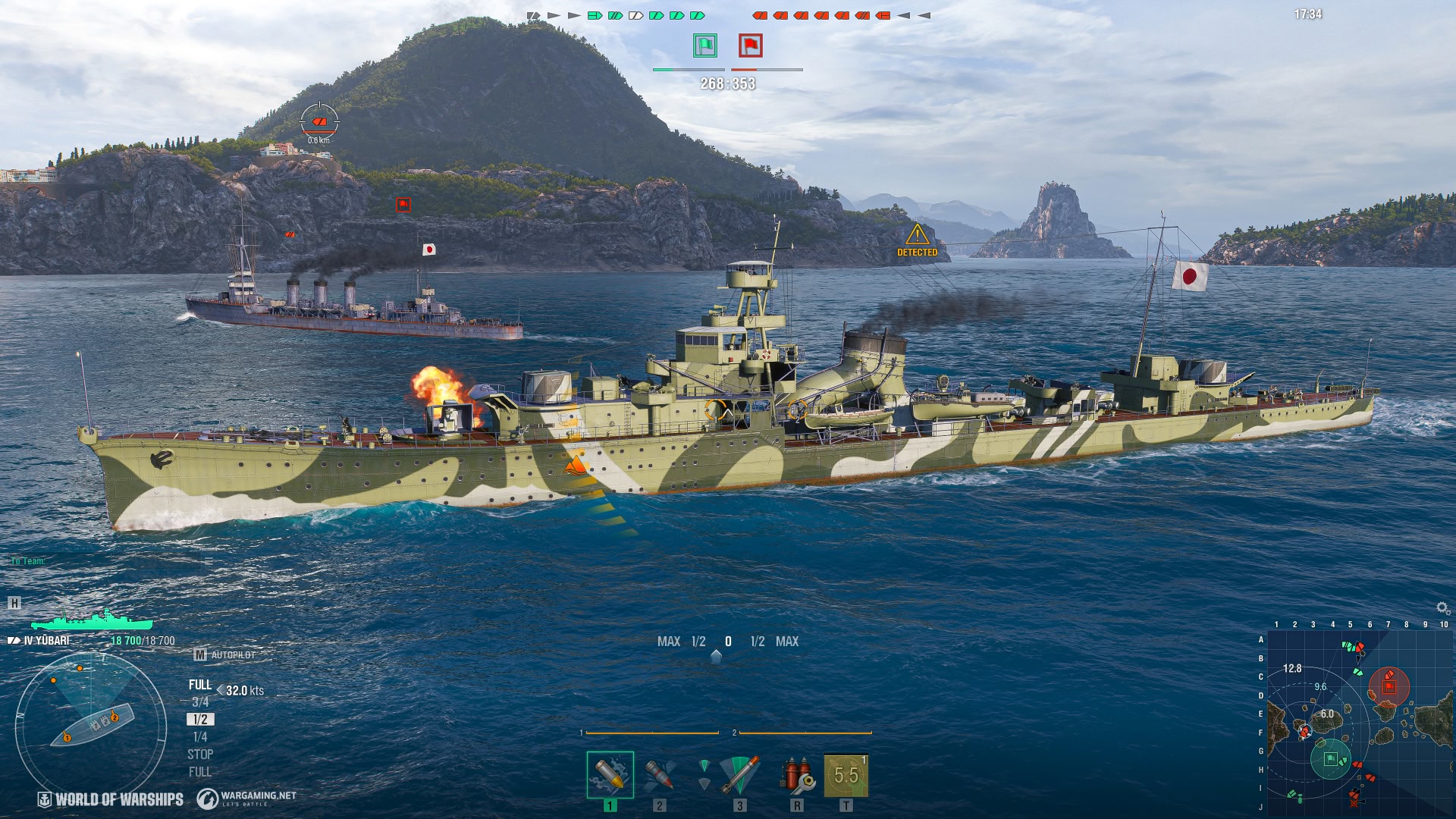This screenshot has width=1456, height=819.
Task: Select the torpedo launcher weapon
Action: click(739, 774)
